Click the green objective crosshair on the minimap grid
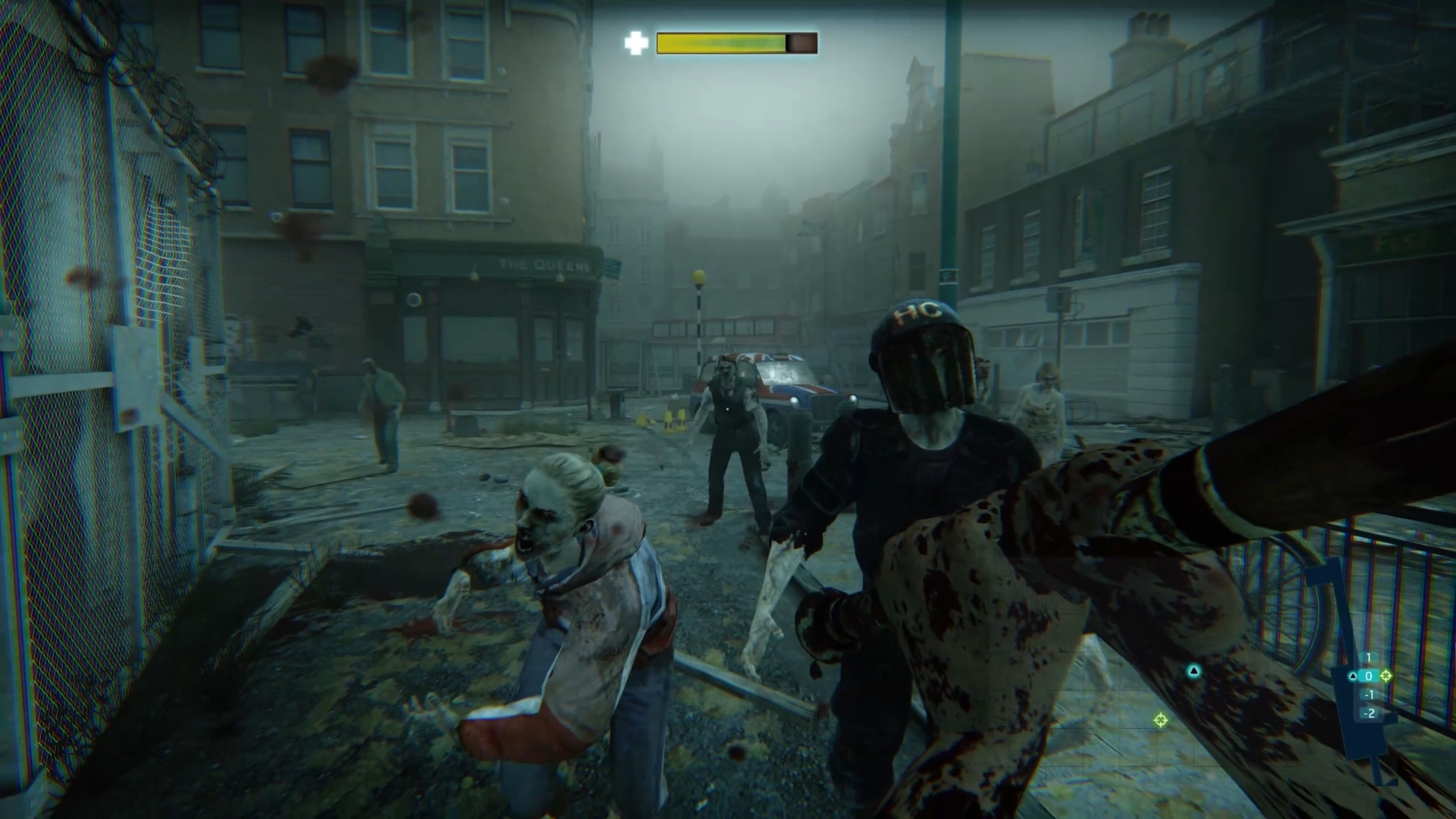The width and height of the screenshot is (1456, 819). point(1160,720)
